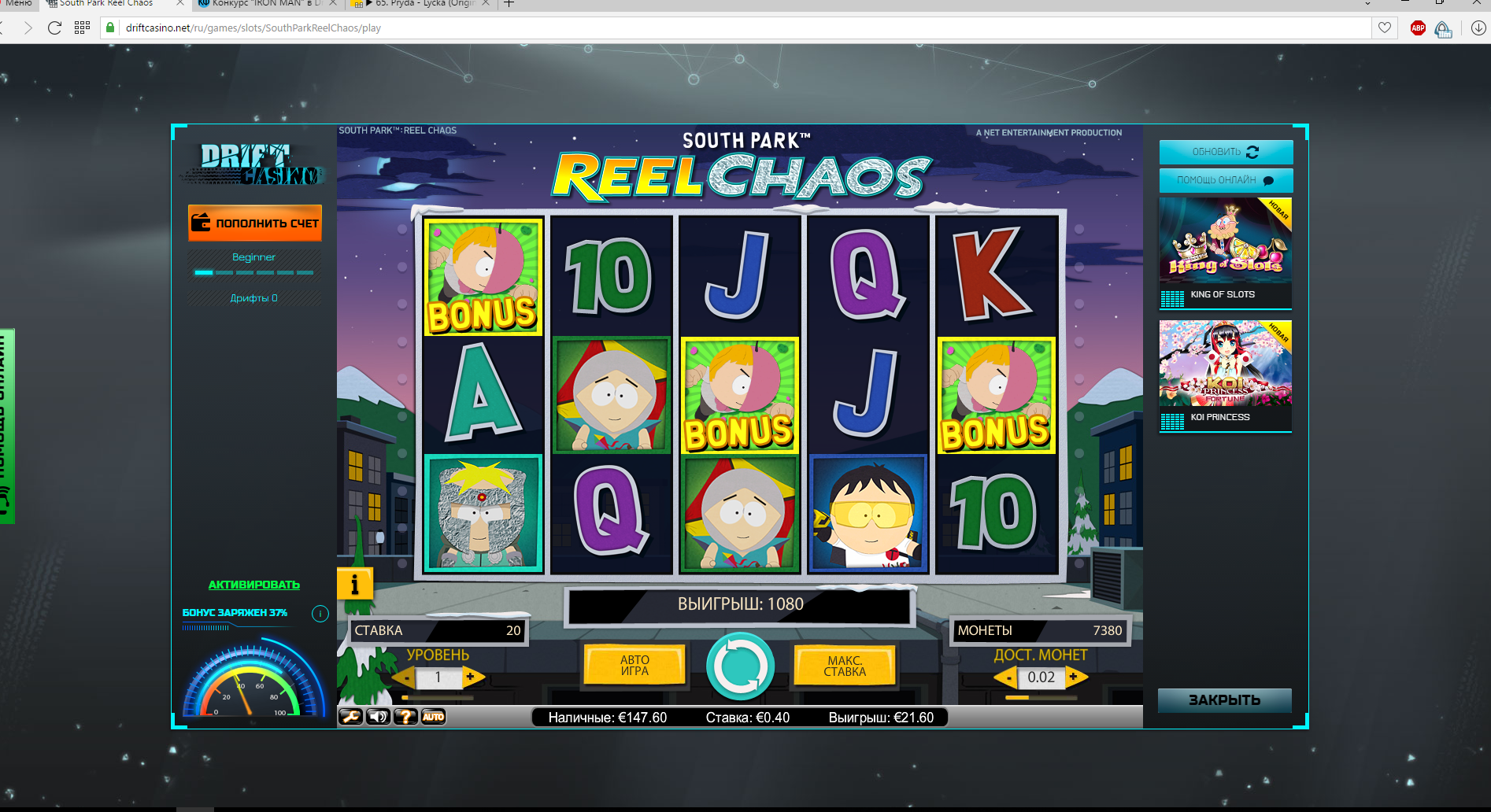
Task: Click the ПОПОЛНИТЬ СЧЕТ deposit button
Action: pos(255,223)
